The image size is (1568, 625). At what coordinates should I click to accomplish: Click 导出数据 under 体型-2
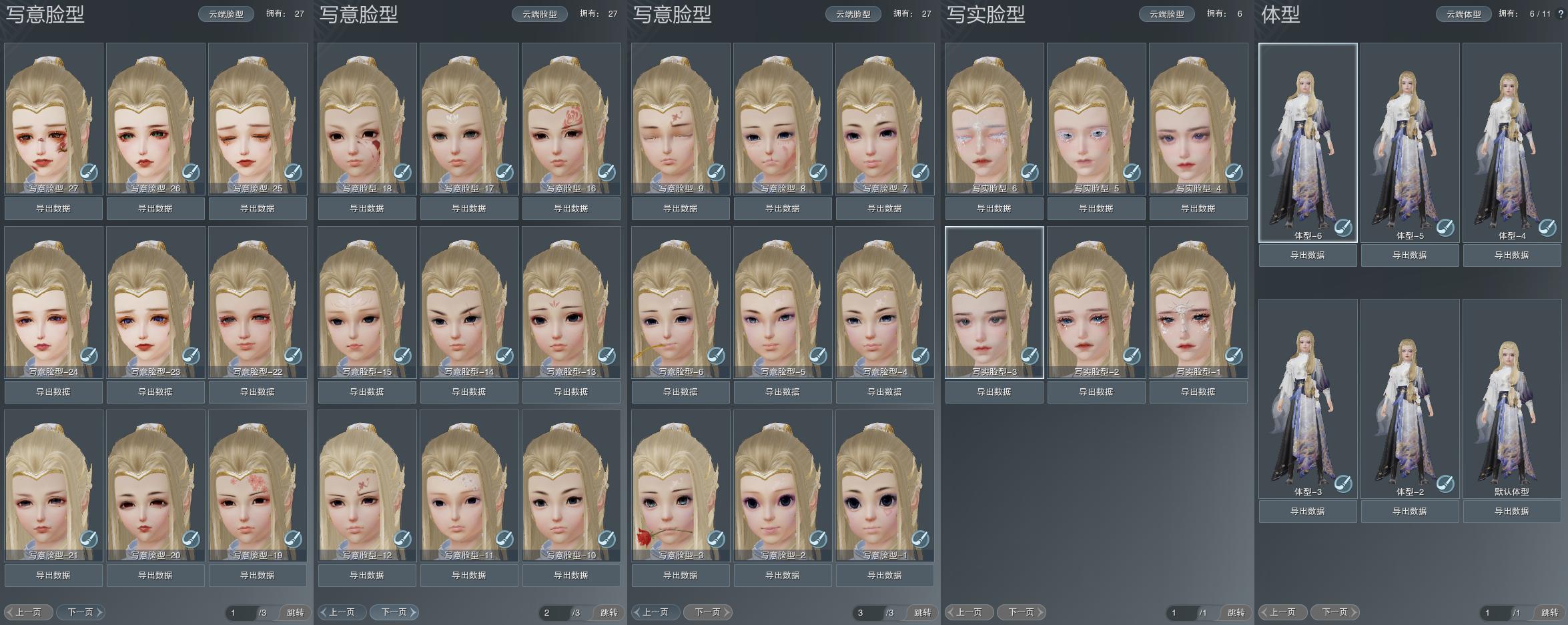pos(1410,511)
